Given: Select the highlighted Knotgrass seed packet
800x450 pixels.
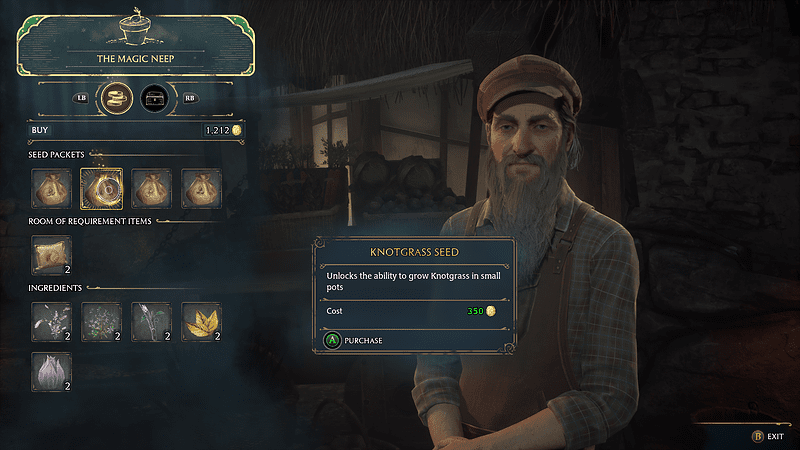Looking at the screenshot, I should click(101, 188).
